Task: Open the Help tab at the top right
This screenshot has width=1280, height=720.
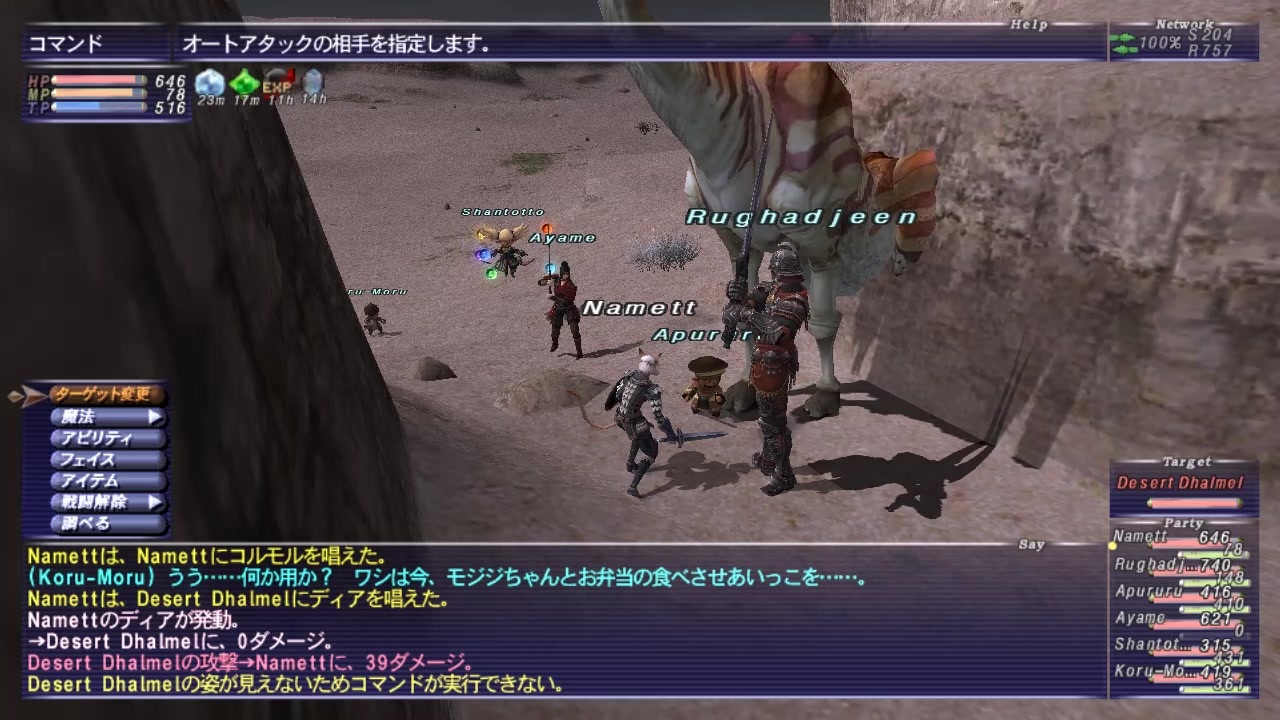Action: point(1029,24)
